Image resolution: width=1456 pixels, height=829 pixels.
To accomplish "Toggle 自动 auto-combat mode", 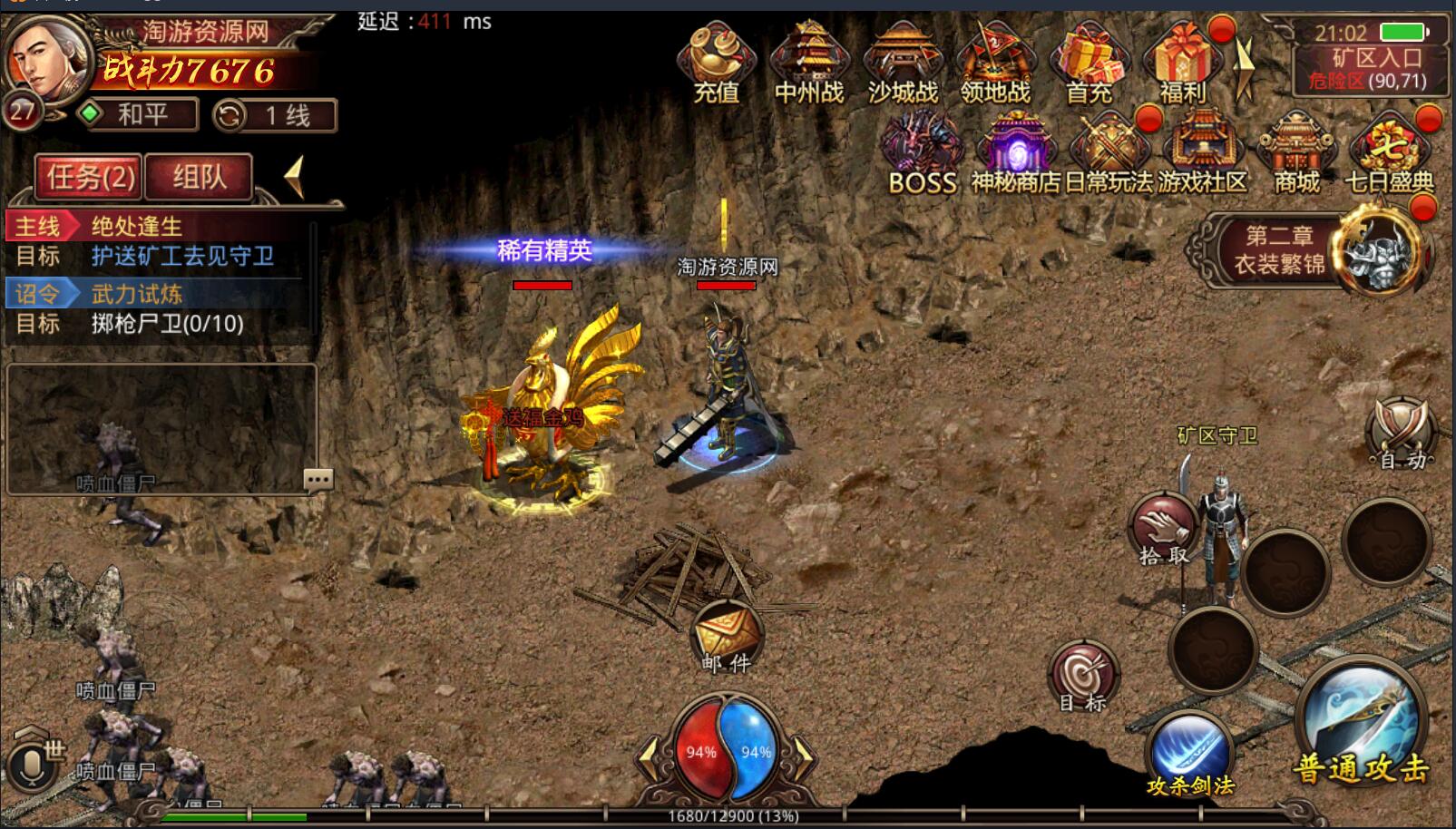I will (x=1401, y=433).
